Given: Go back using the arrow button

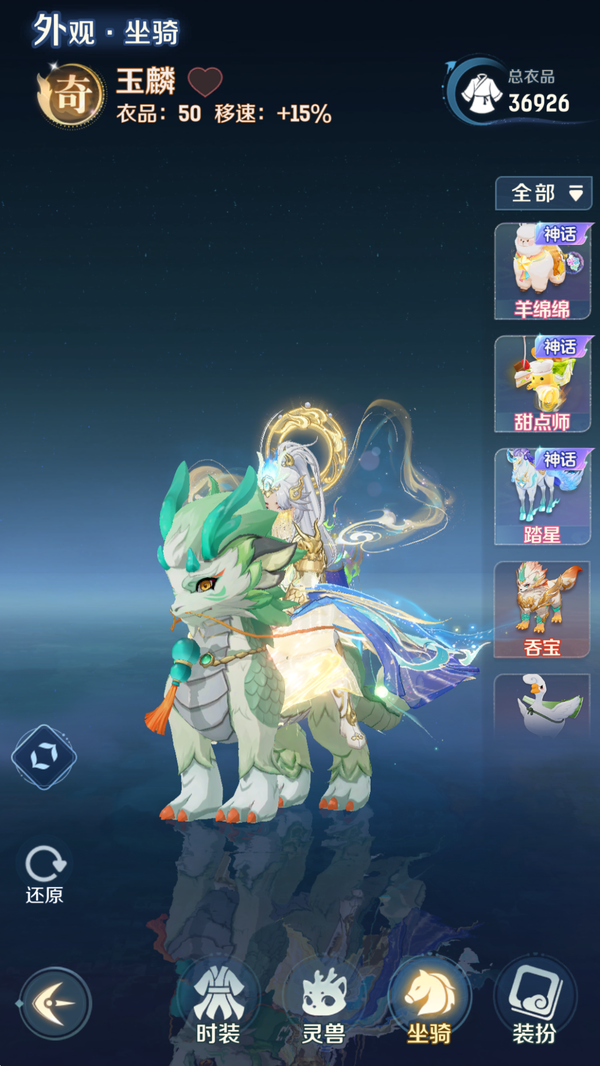Looking at the screenshot, I should pos(55,1003).
